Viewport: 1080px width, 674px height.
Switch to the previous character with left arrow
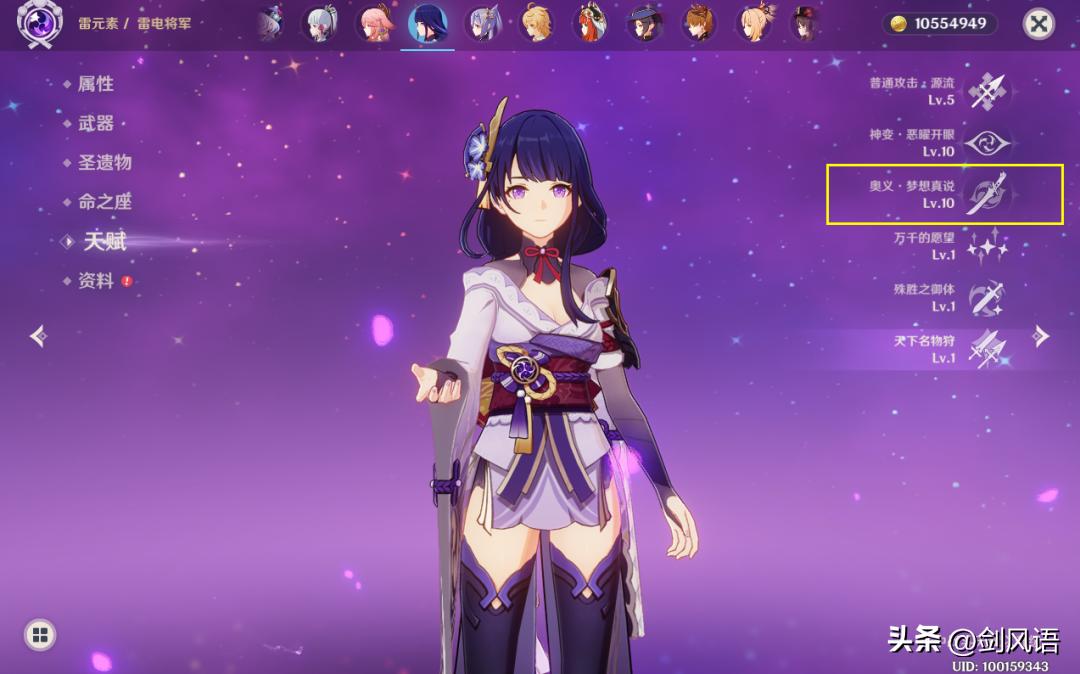pyautogui.click(x=38, y=336)
